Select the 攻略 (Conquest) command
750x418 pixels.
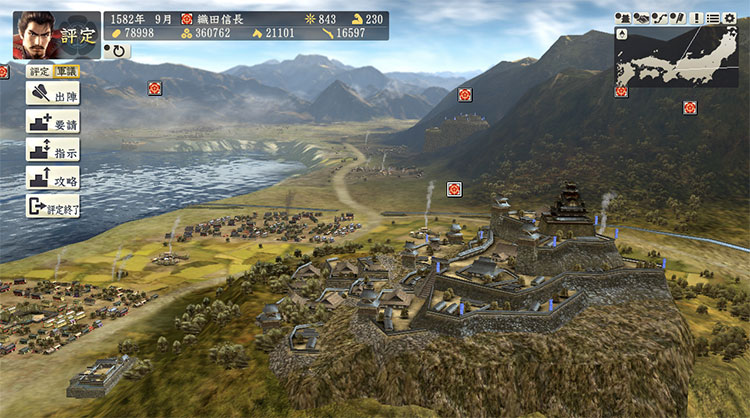pyautogui.click(x=52, y=180)
